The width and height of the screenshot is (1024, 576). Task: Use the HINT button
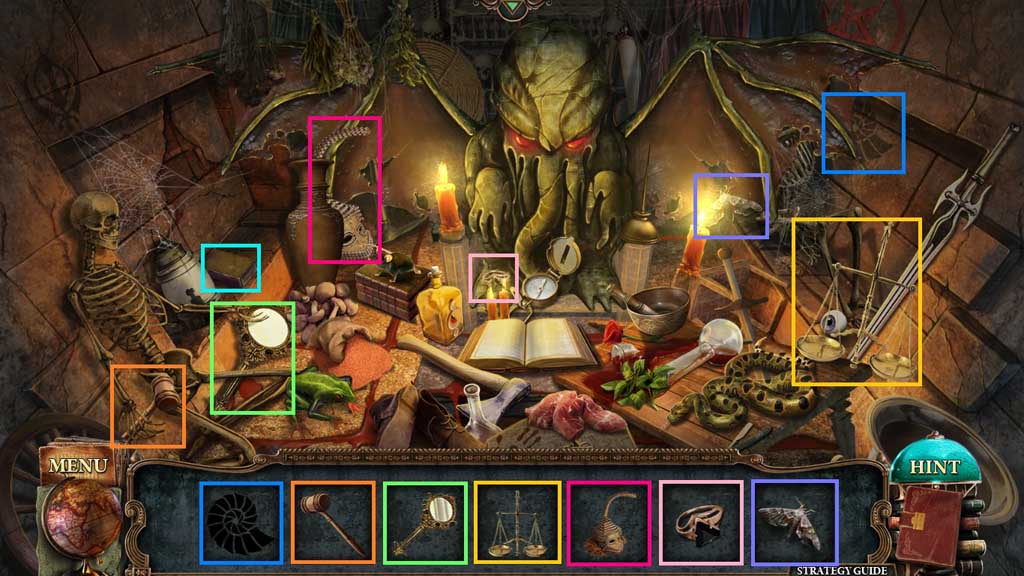pyautogui.click(x=934, y=467)
